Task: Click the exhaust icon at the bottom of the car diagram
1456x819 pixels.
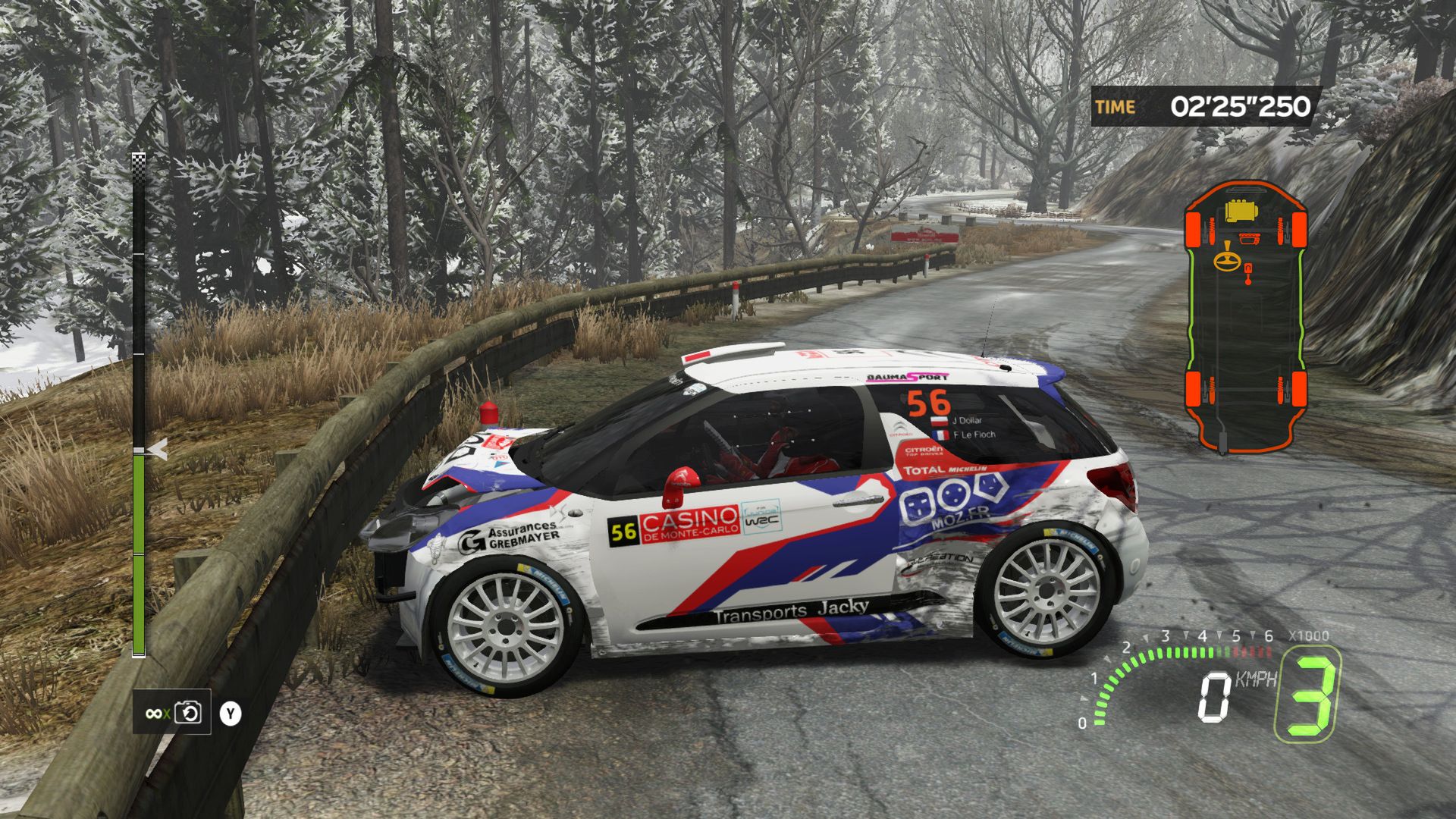Action: coord(1222,442)
